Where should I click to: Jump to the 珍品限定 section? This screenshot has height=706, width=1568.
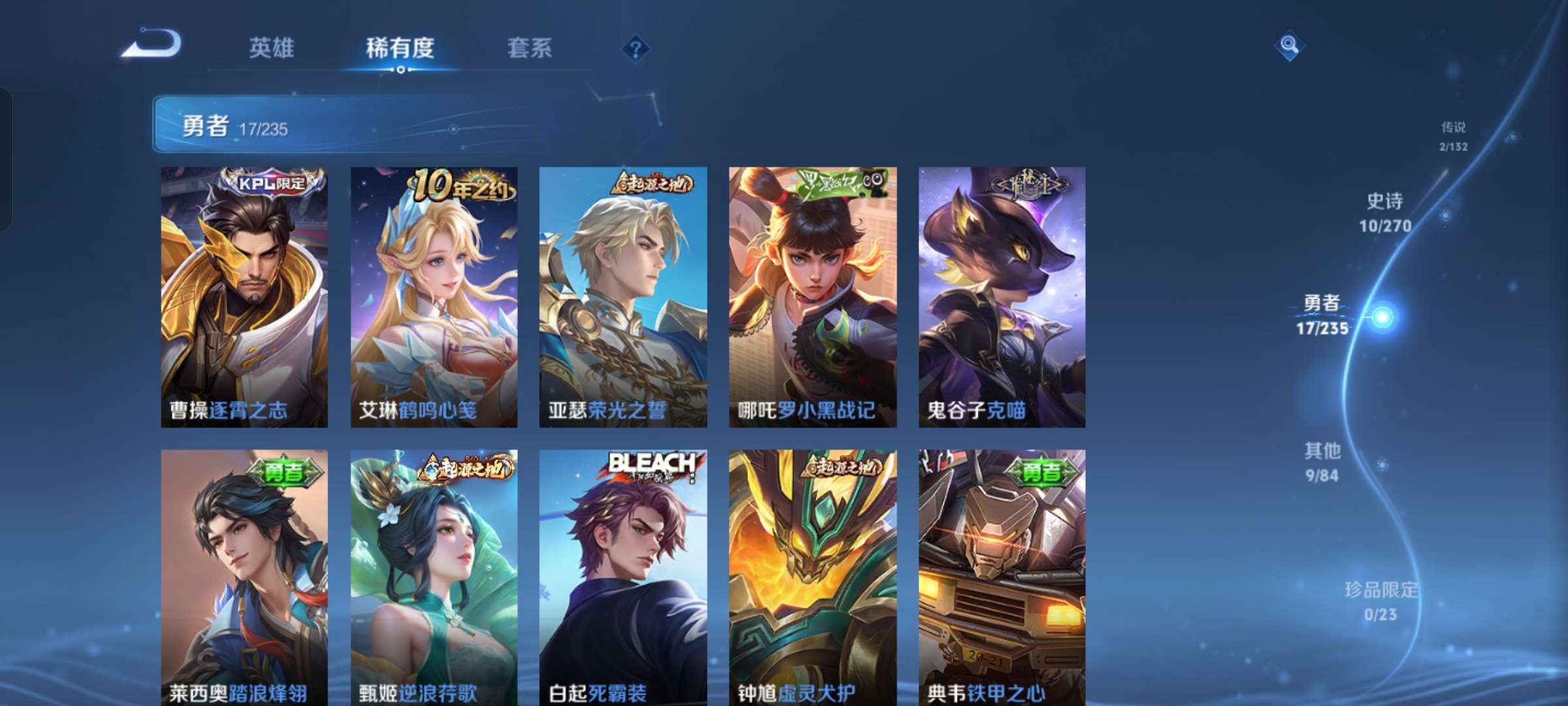pyautogui.click(x=1380, y=601)
